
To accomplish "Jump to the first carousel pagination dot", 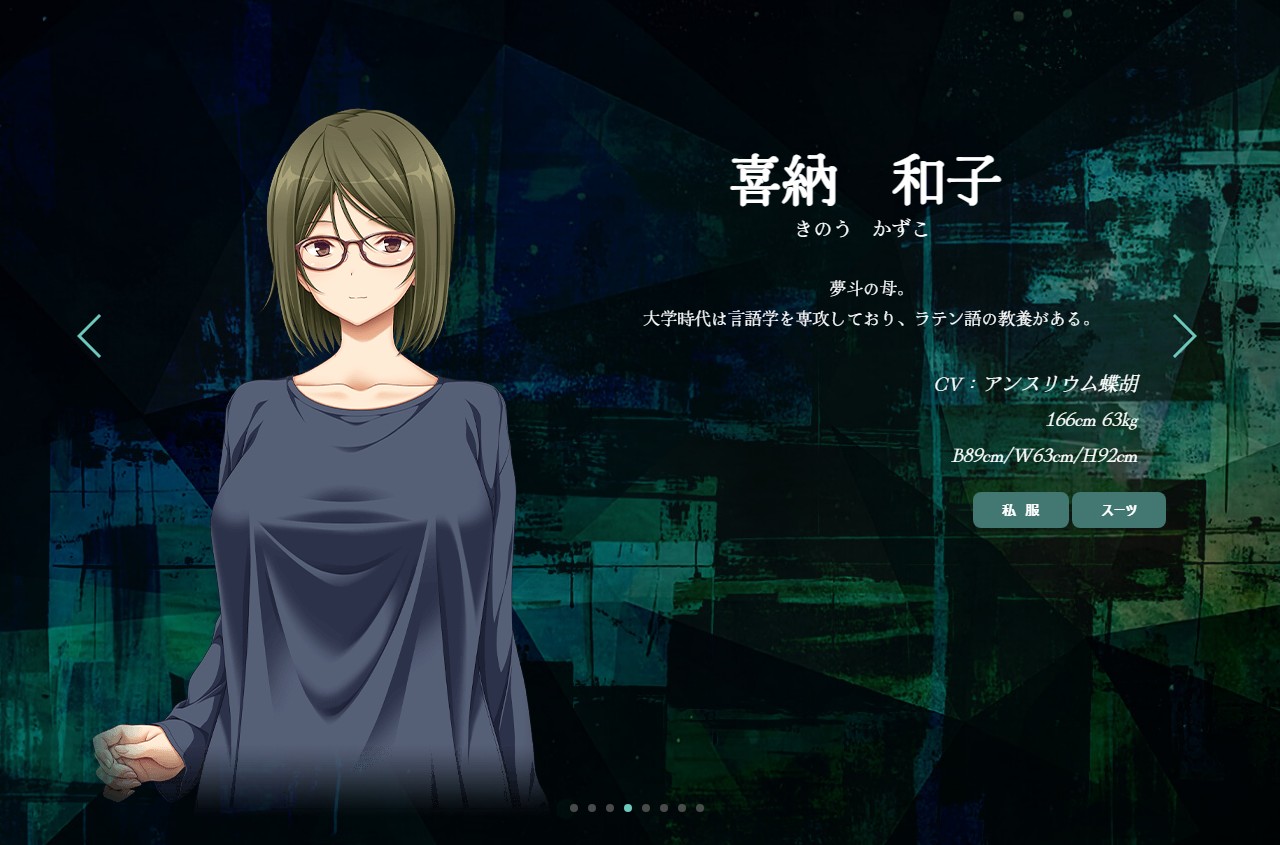I will pos(574,808).
